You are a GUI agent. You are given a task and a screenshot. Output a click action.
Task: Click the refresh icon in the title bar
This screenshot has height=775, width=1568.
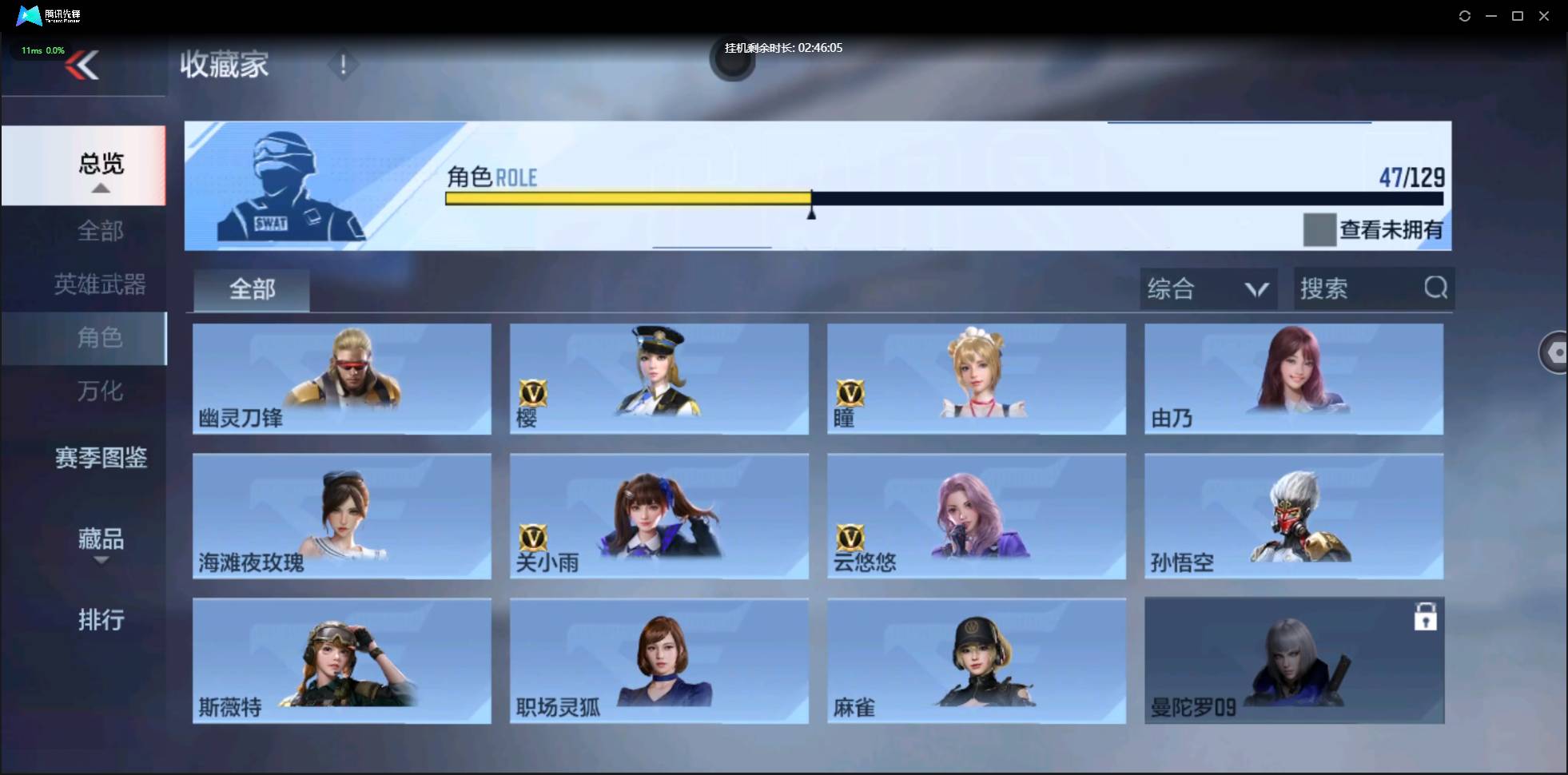point(1465,16)
